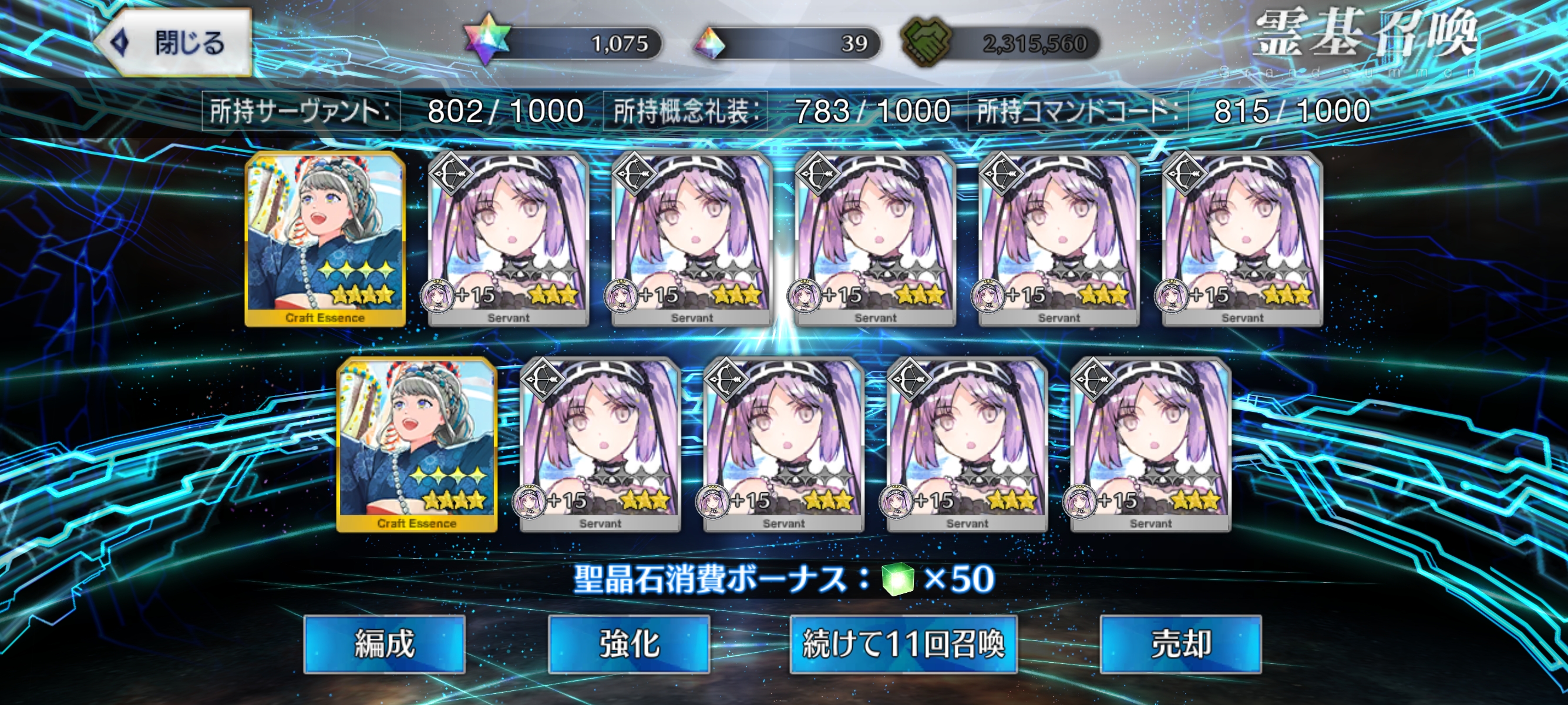1568x705 pixels.
Task: Open the 売却 sell menu
Action: click(x=1180, y=644)
